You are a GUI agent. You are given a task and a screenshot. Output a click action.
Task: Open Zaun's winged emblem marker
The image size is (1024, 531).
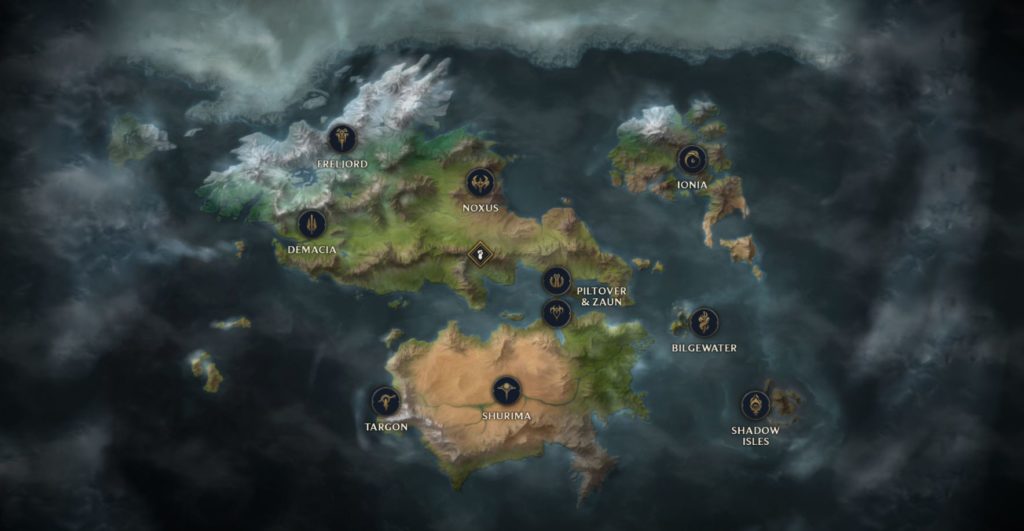click(x=556, y=313)
